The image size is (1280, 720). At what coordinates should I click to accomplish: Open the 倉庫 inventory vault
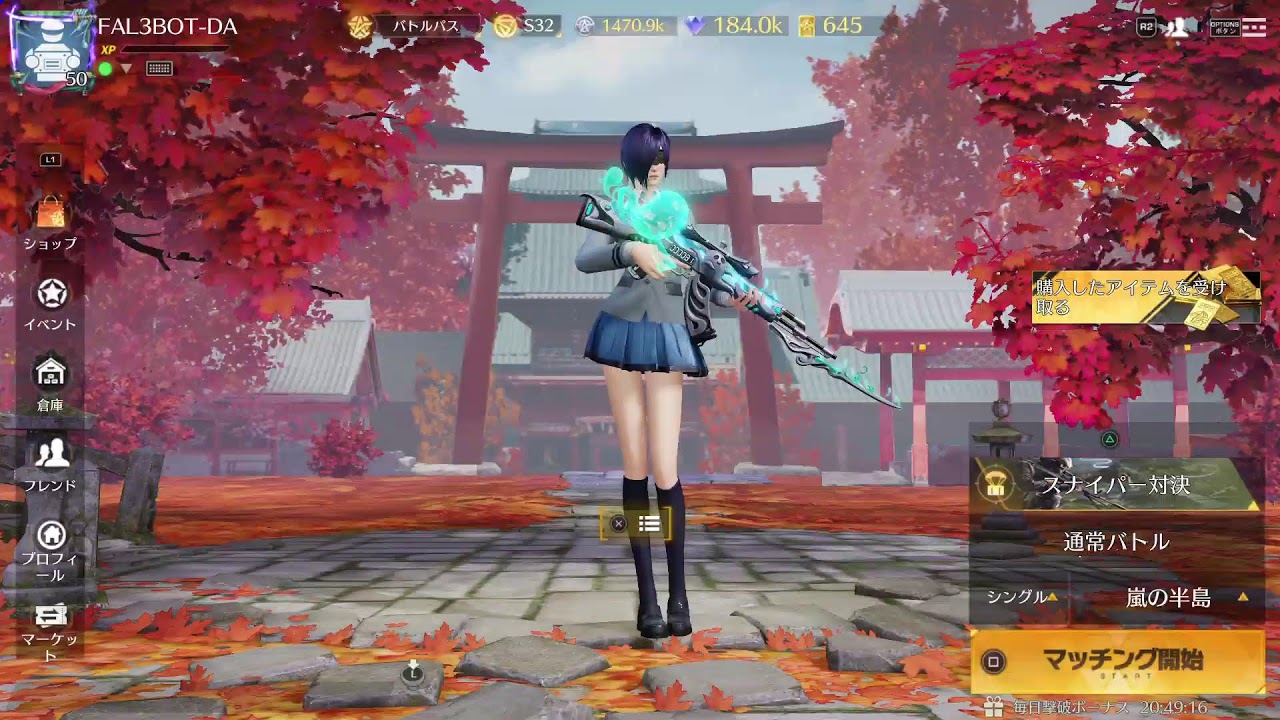pos(50,383)
